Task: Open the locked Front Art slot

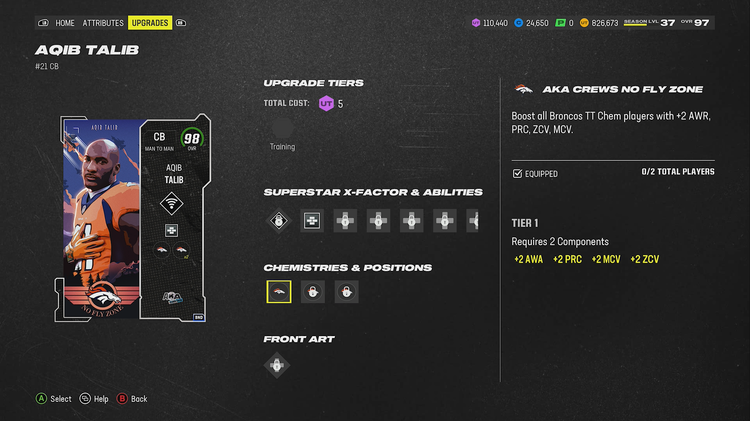Action: (278, 365)
